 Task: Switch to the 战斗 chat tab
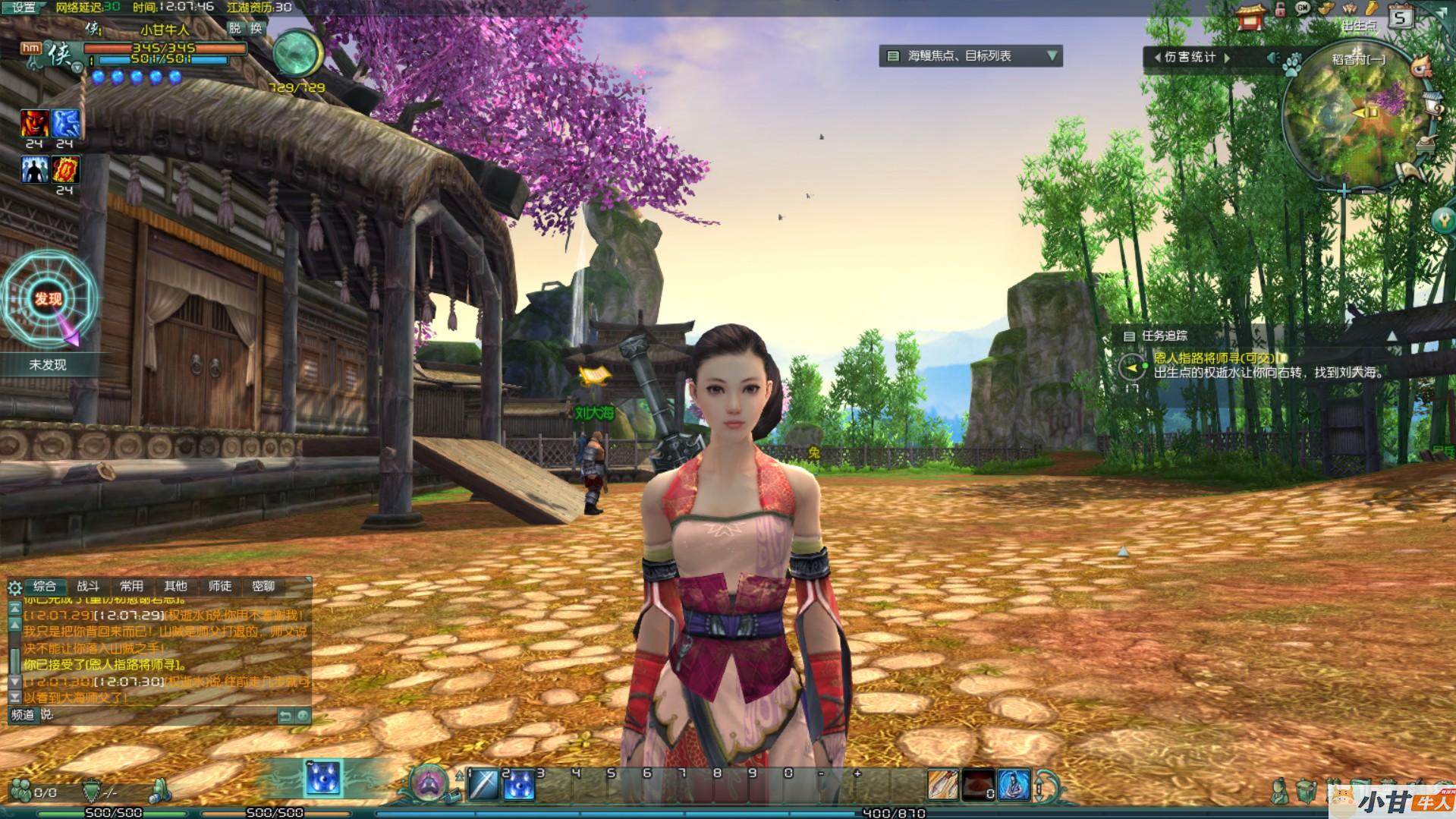pyautogui.click(x=88, y=586)
